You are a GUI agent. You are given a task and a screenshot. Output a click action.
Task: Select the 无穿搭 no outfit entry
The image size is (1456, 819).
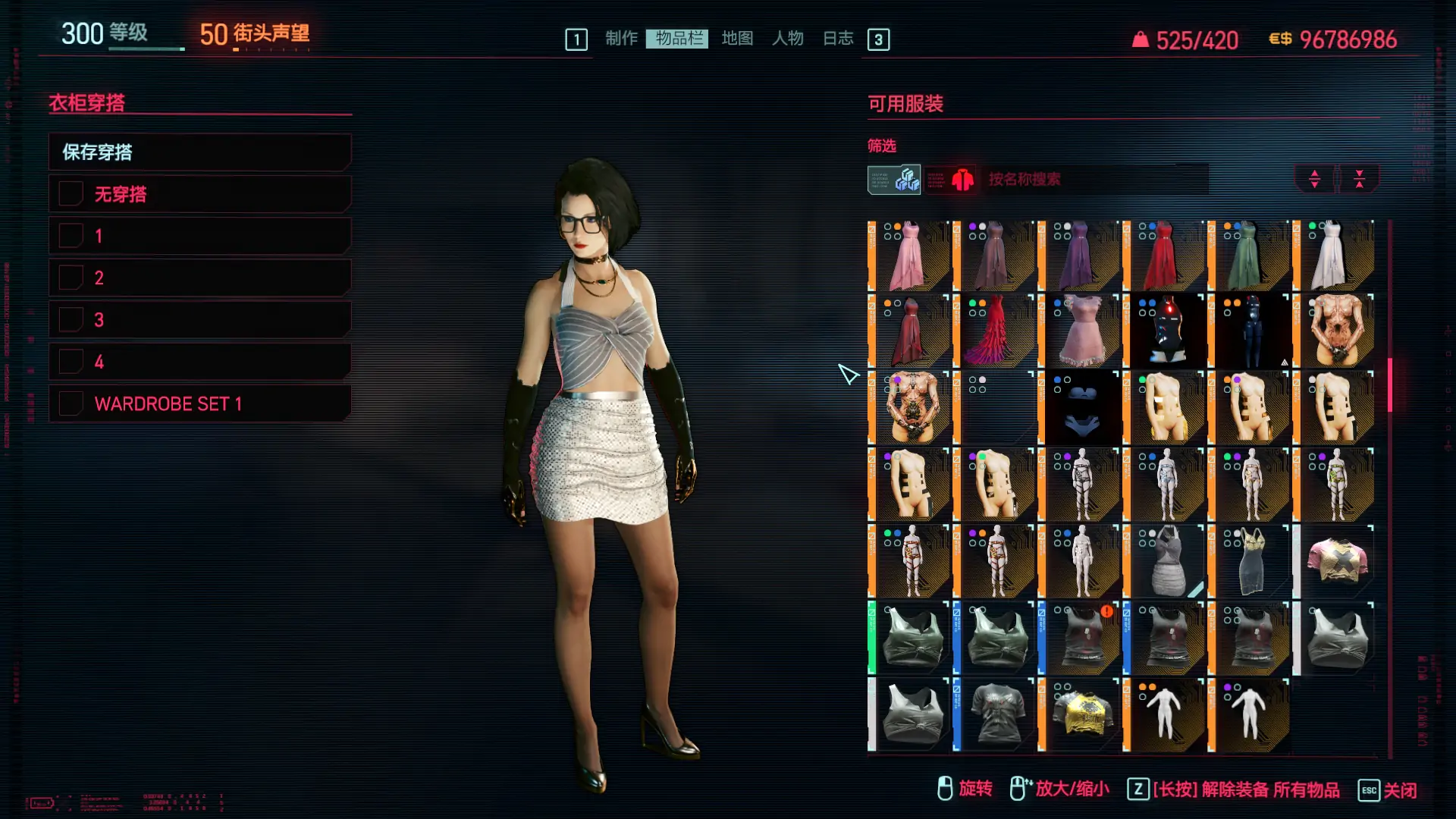point(199,194)
